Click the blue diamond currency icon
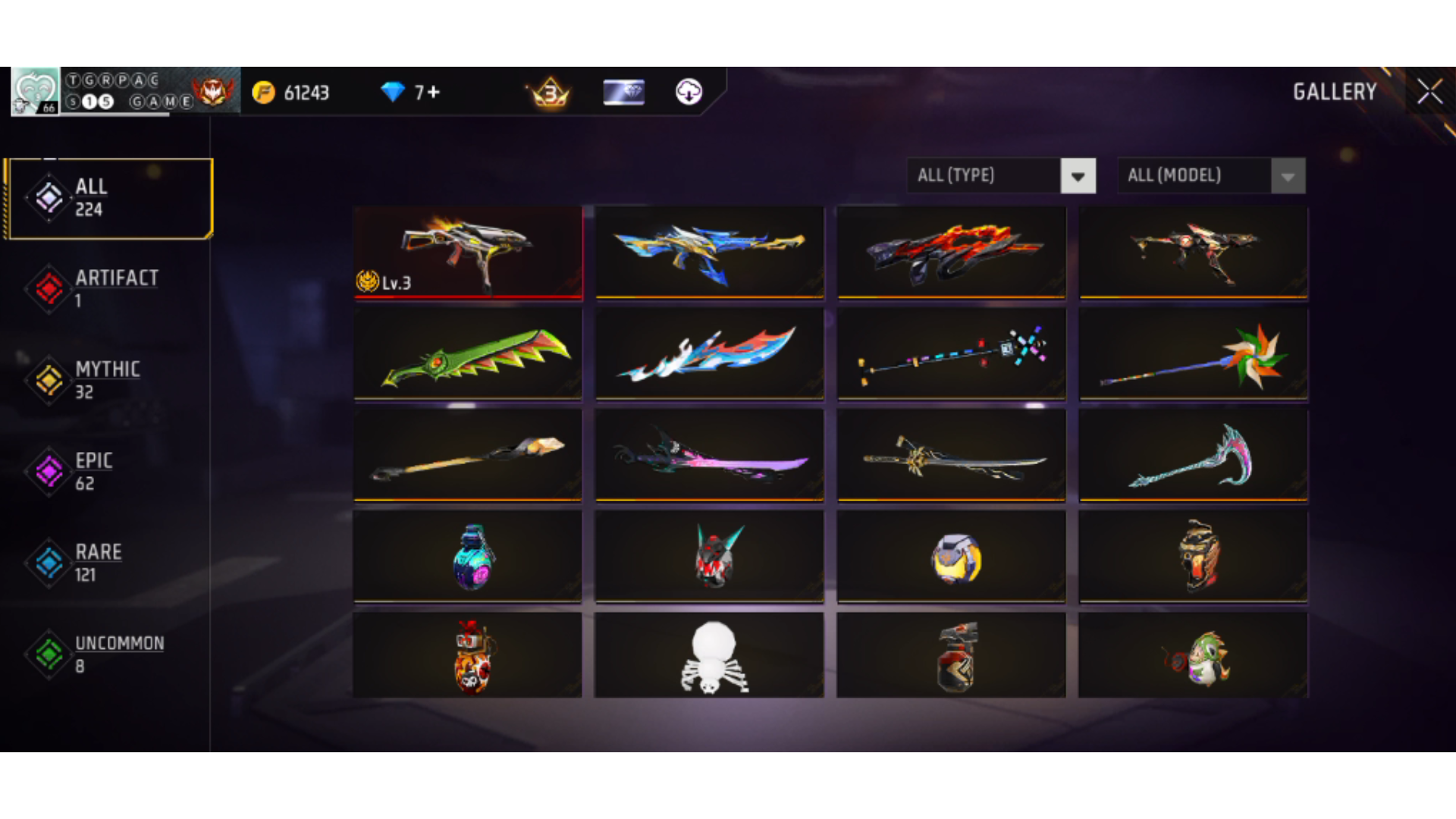 [x=394, y=92]
